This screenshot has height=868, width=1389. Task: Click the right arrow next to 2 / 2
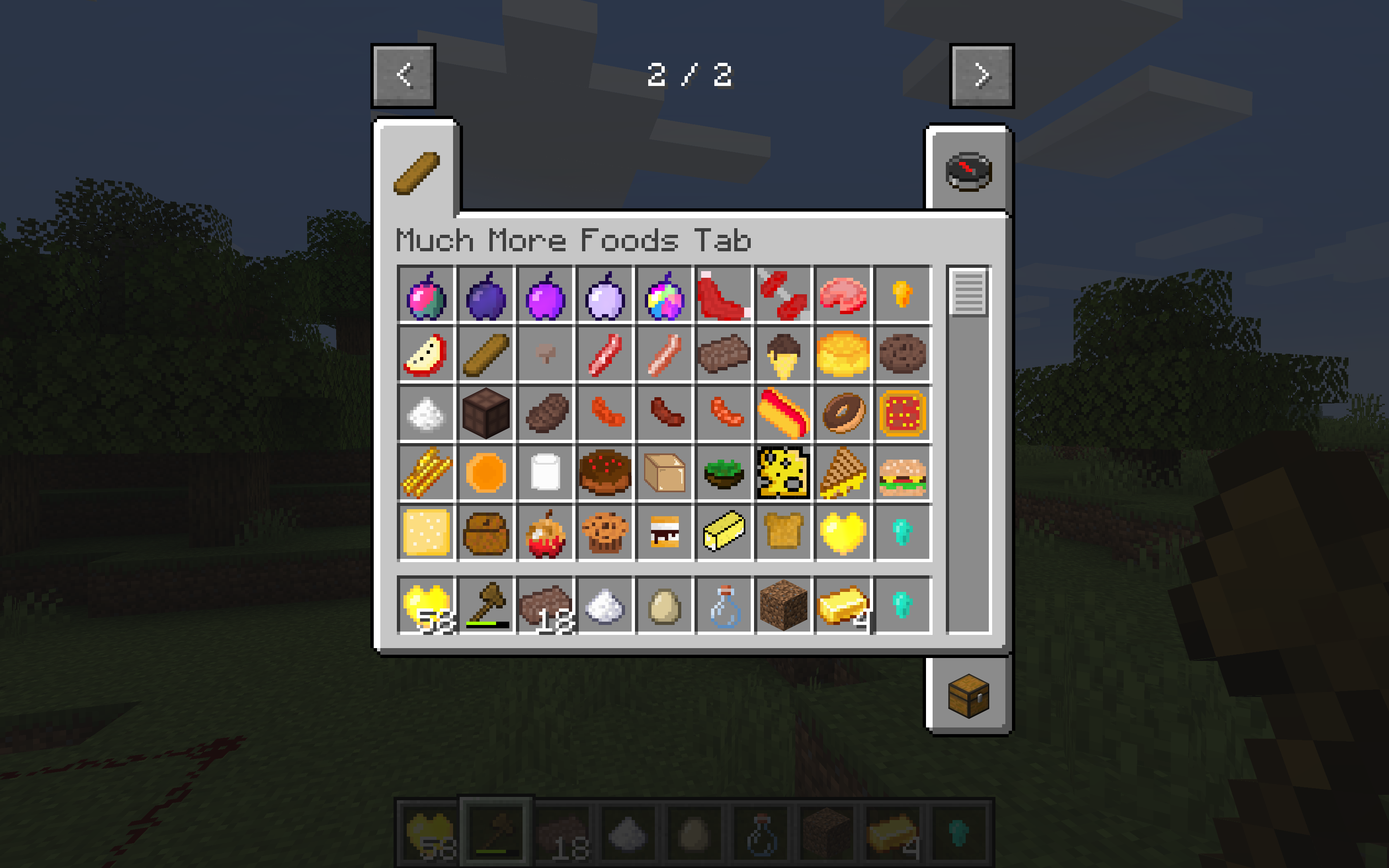click(981, 75)
